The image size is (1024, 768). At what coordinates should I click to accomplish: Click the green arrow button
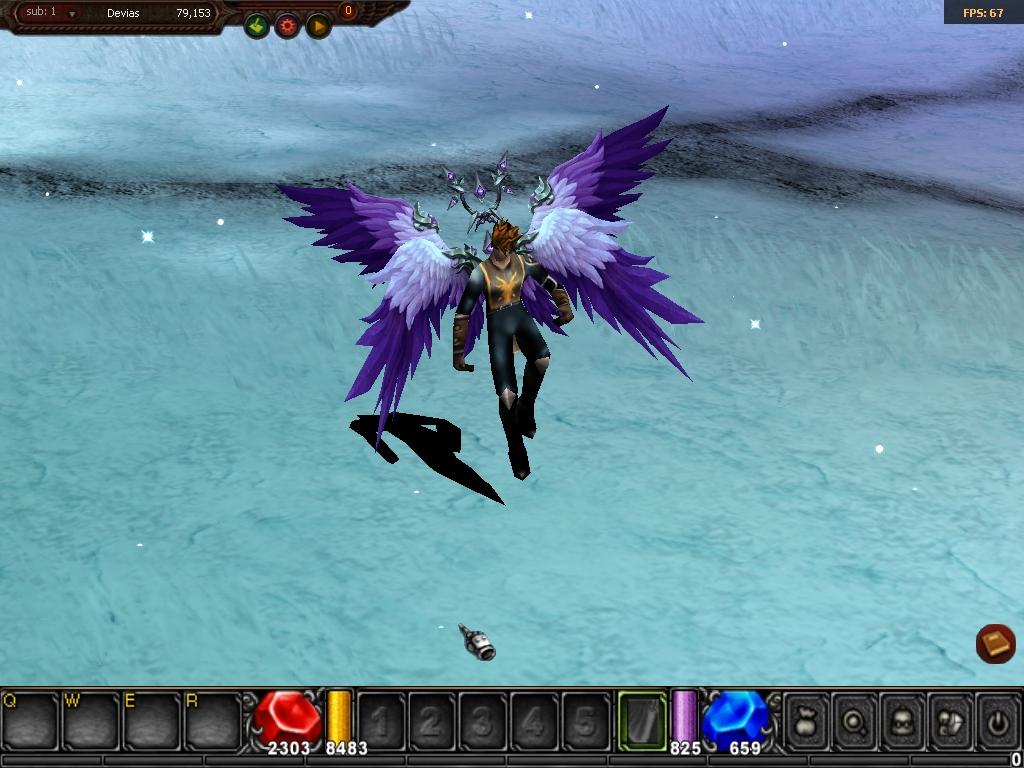coord(257,26)
